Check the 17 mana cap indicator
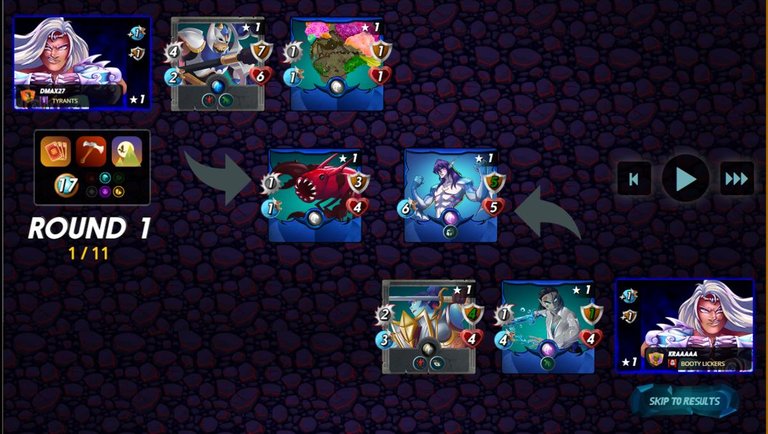 (x=65, y=185)
